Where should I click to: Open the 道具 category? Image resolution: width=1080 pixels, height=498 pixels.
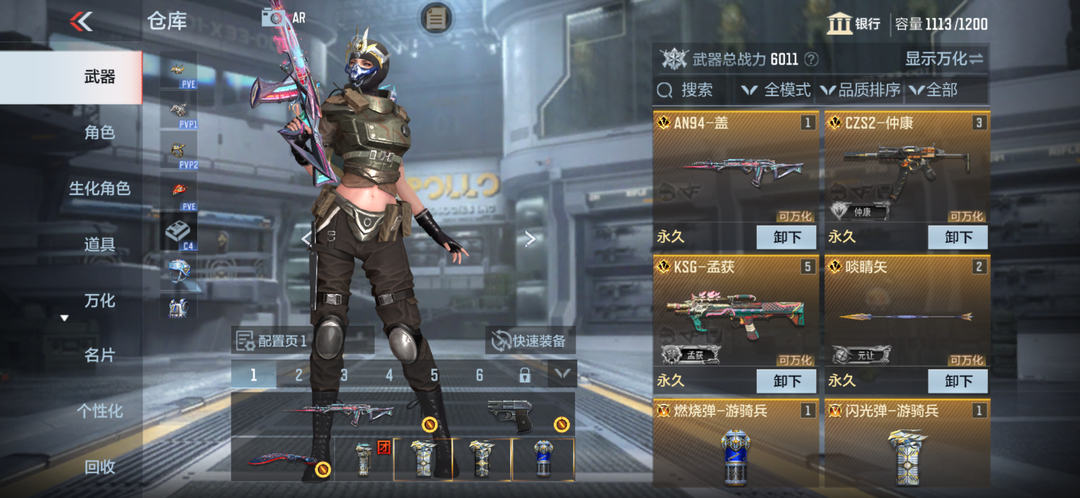pyautogui.click(x=99, y=244)
